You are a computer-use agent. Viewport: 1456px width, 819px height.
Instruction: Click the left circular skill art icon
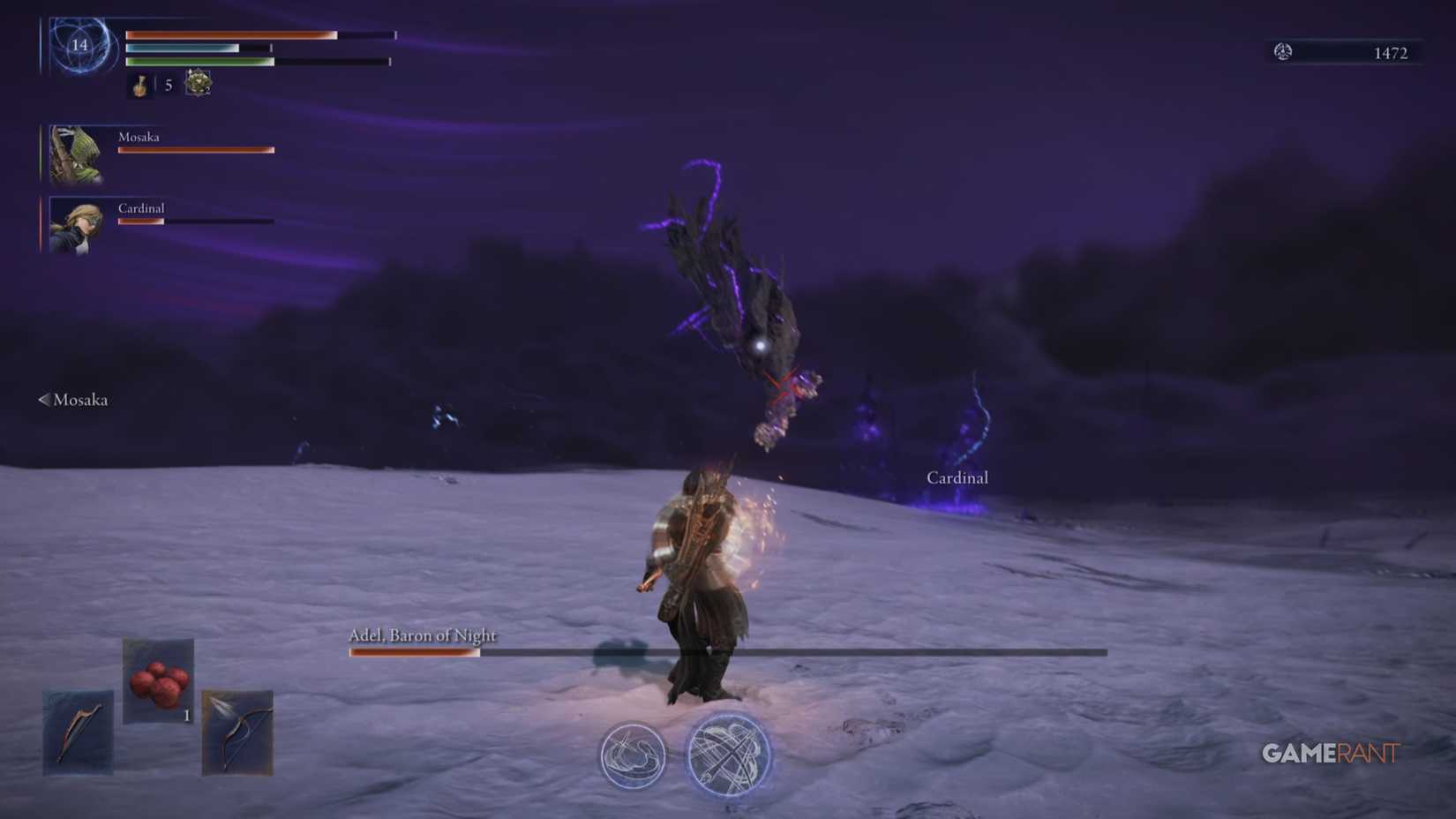[632, 756]
